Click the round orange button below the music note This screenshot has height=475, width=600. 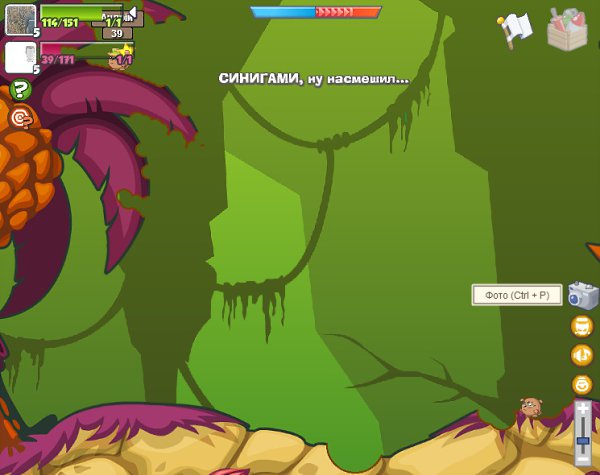pyautogui.click(x=582, y=384)
